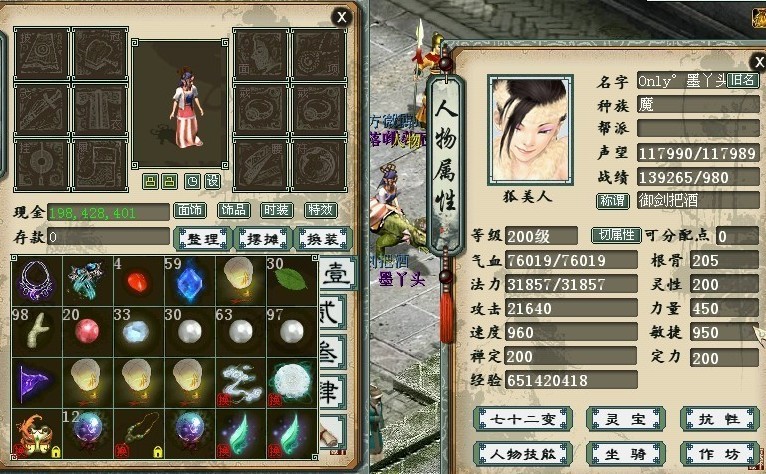Click the 整理 sort button
This screenshot has width=766, height=474.
point(203,238)
